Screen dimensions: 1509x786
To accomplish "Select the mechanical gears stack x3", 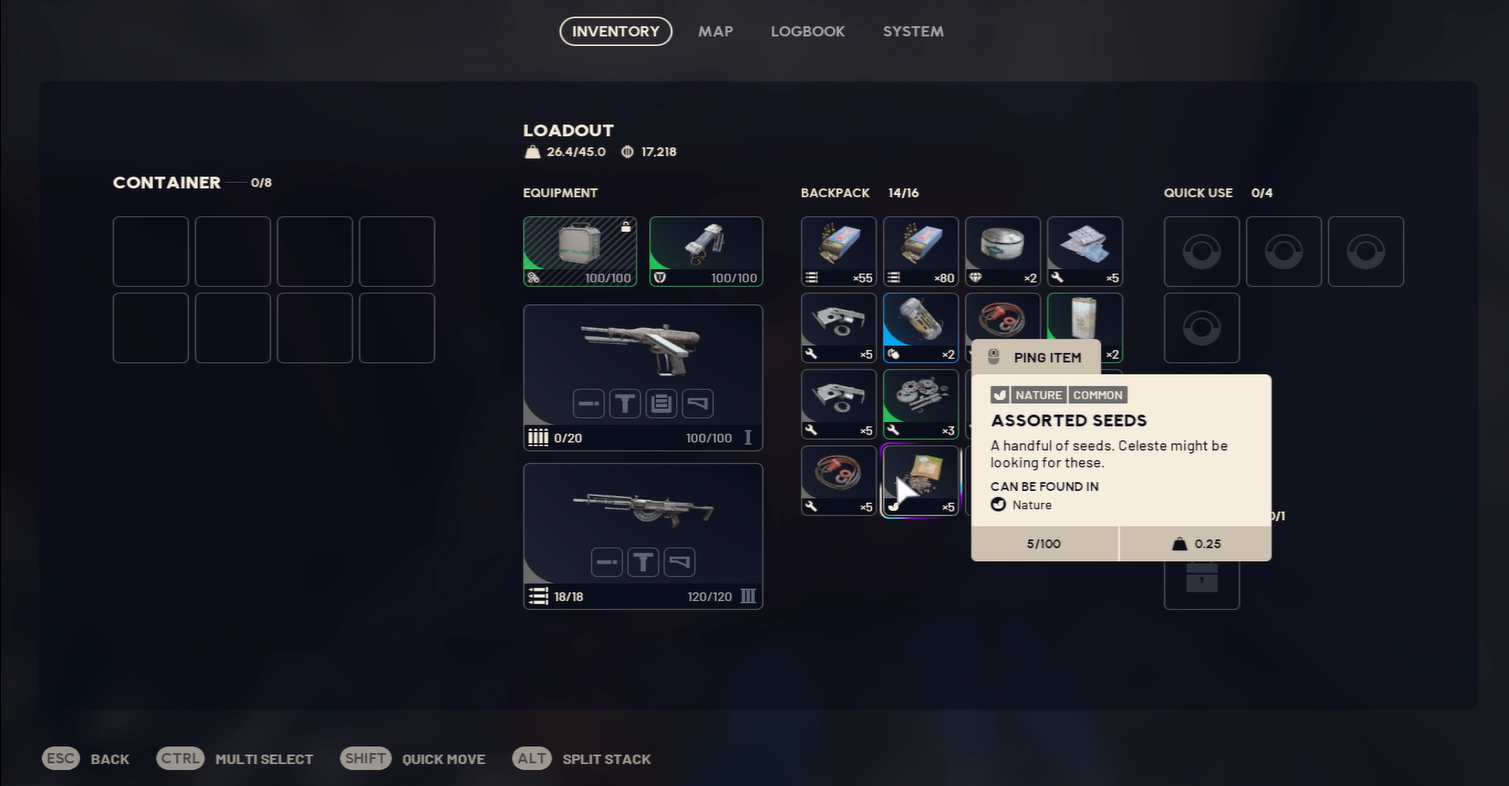I will point(920,404).
